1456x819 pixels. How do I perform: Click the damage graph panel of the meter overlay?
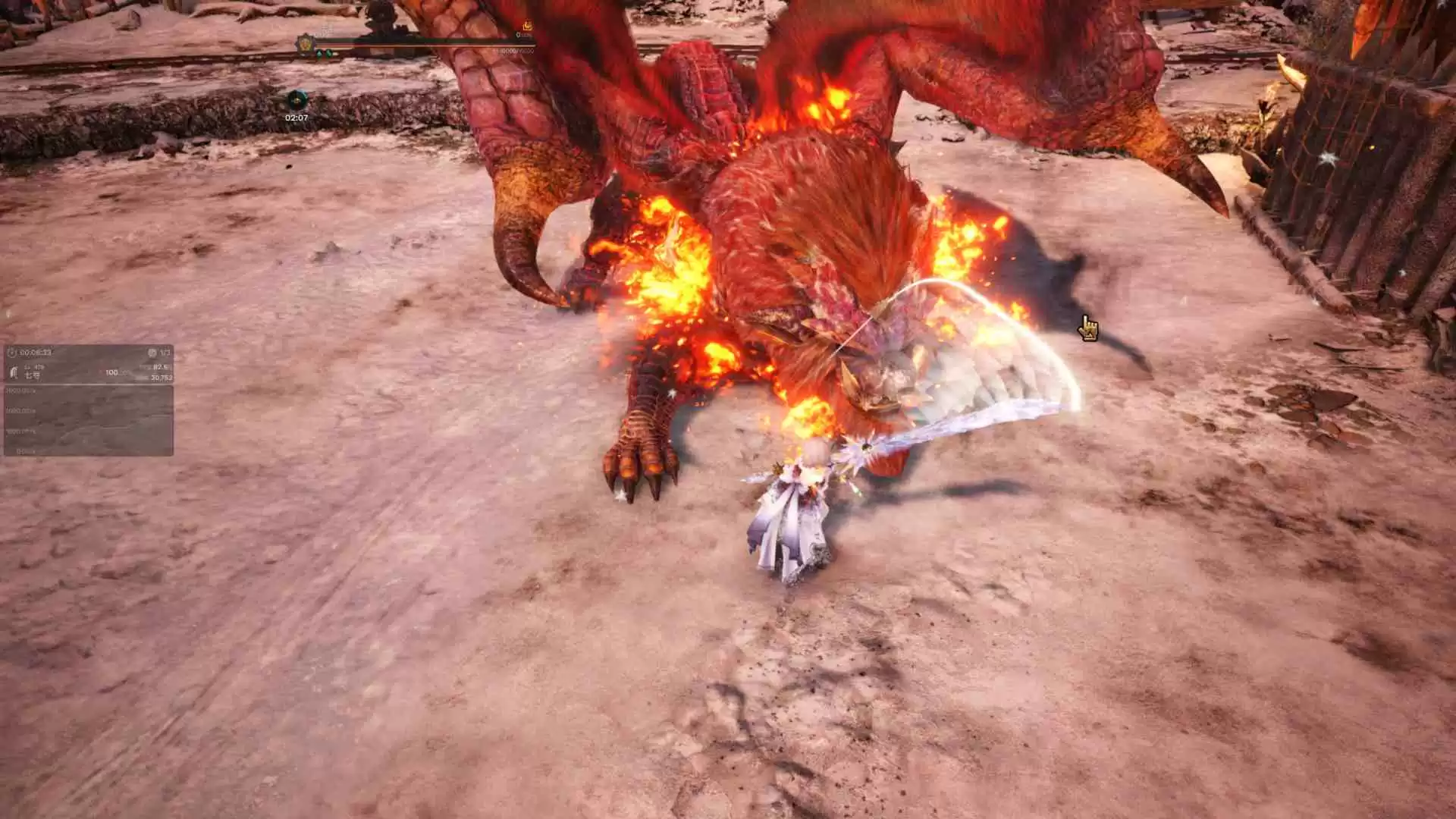point(89,421)
